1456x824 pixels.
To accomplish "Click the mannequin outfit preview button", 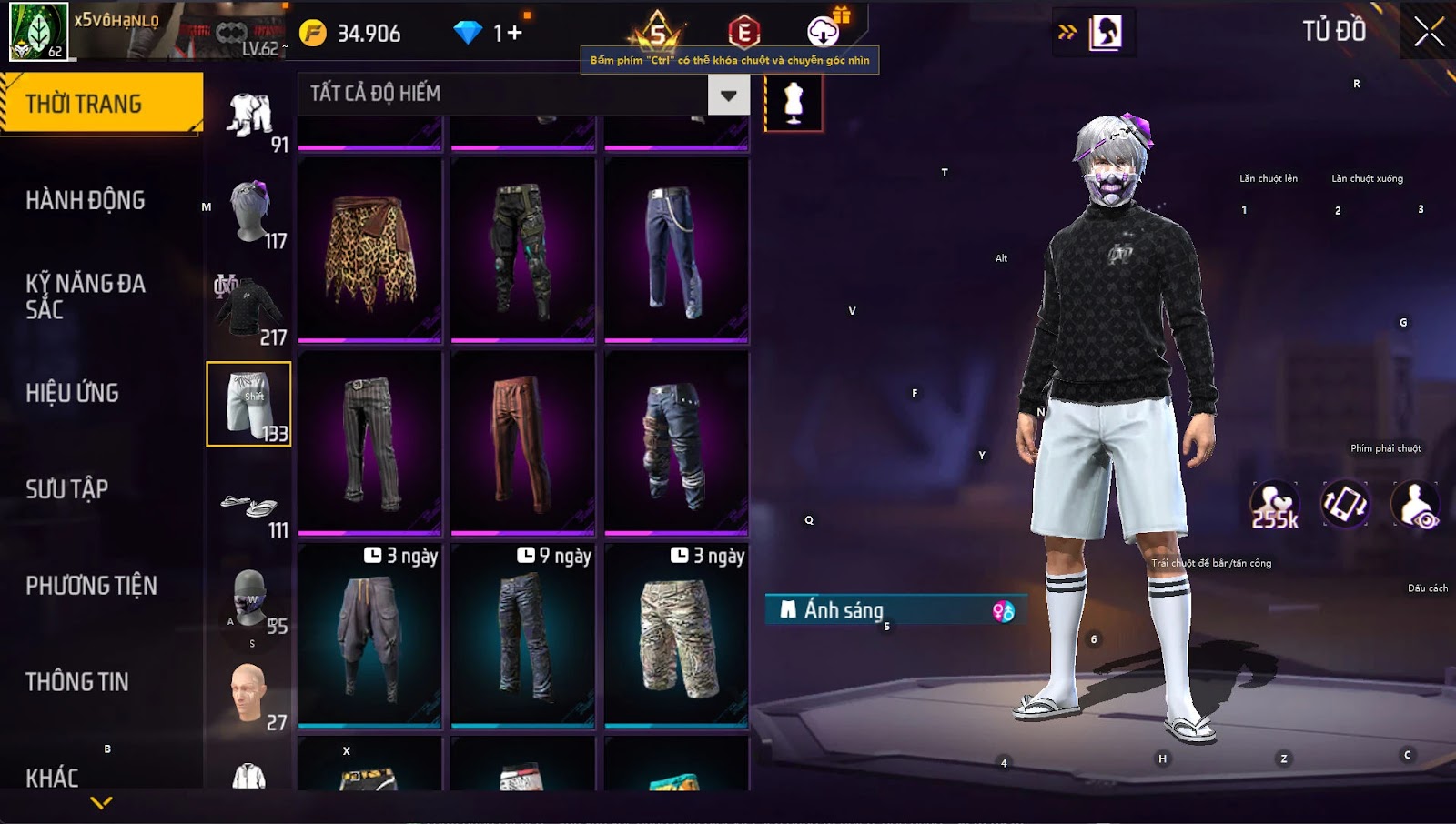I will tap(794, 103).
